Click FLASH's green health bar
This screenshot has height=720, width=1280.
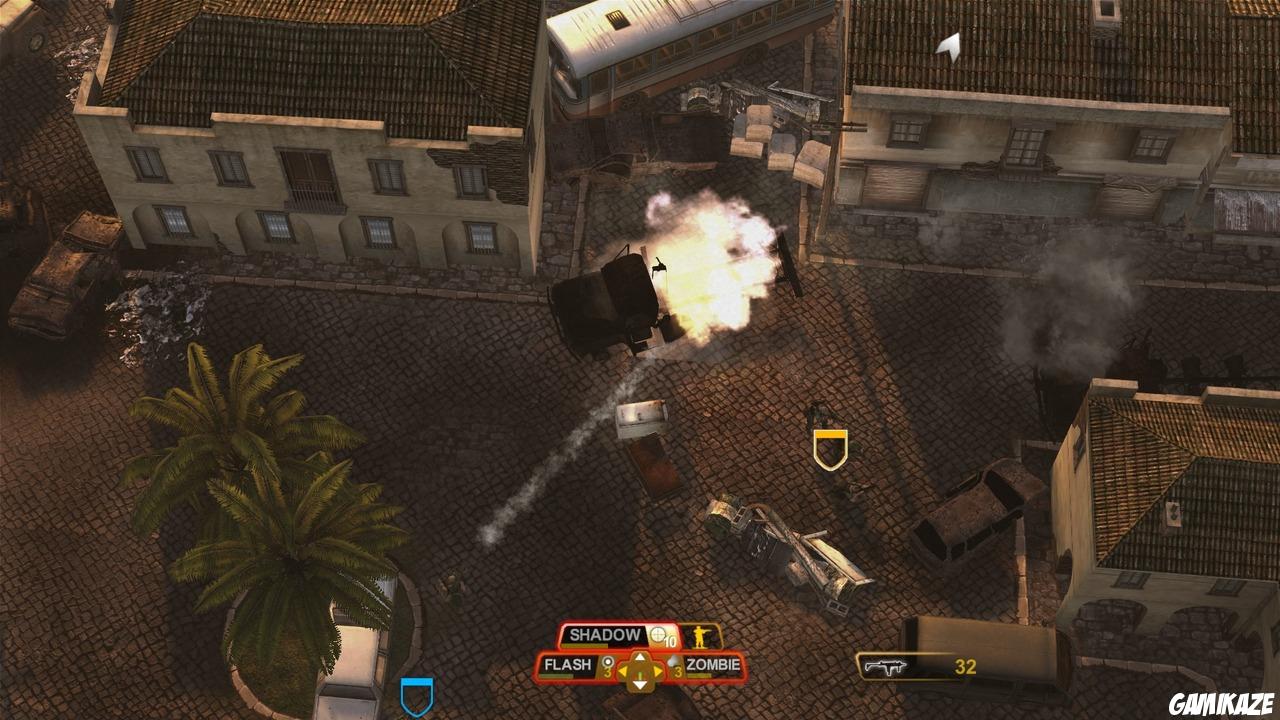(555, 676)
